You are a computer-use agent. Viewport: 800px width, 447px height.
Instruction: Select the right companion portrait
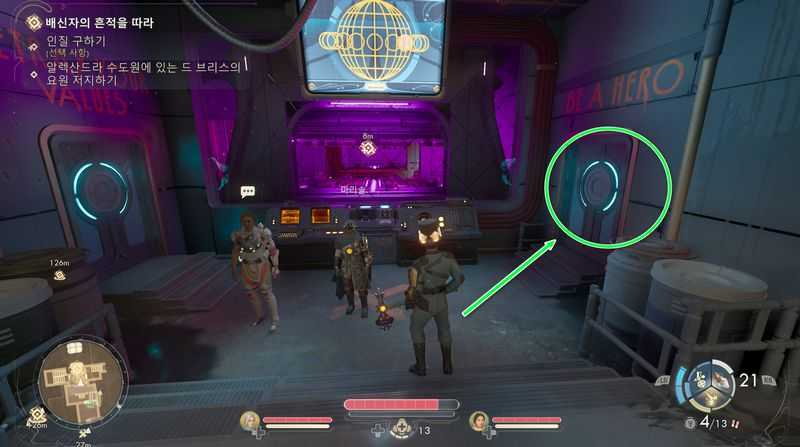coord(479,422)
